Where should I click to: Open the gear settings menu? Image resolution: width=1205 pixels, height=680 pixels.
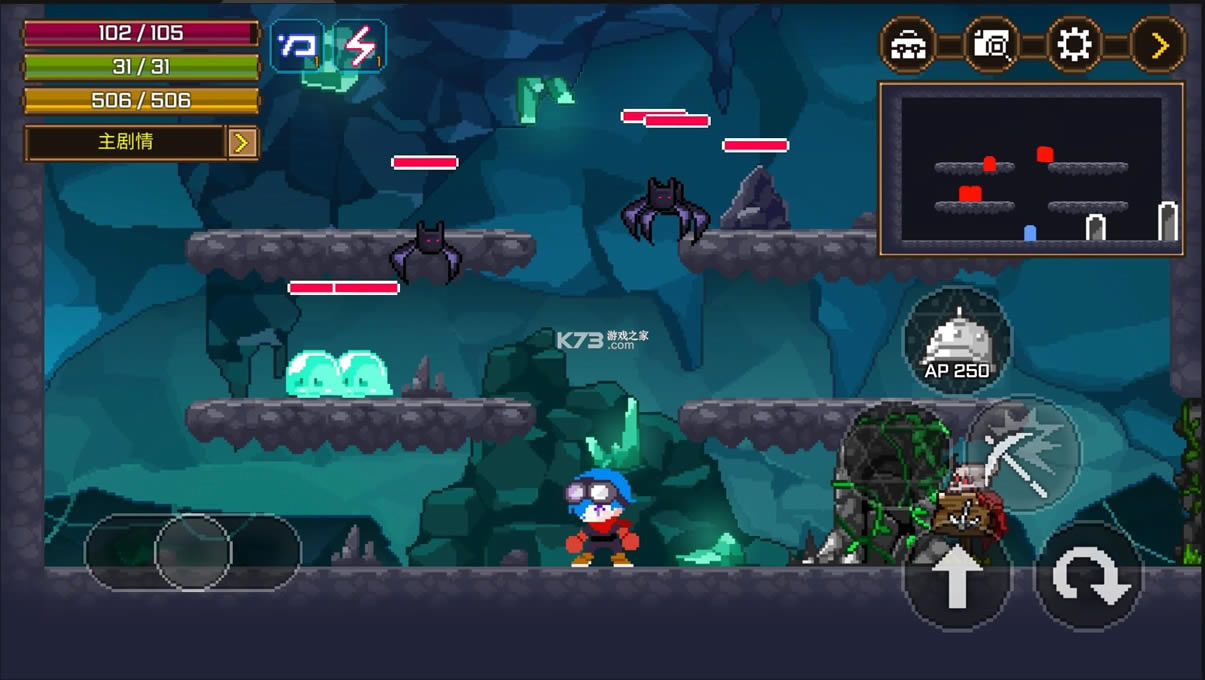pos(1074,45)
